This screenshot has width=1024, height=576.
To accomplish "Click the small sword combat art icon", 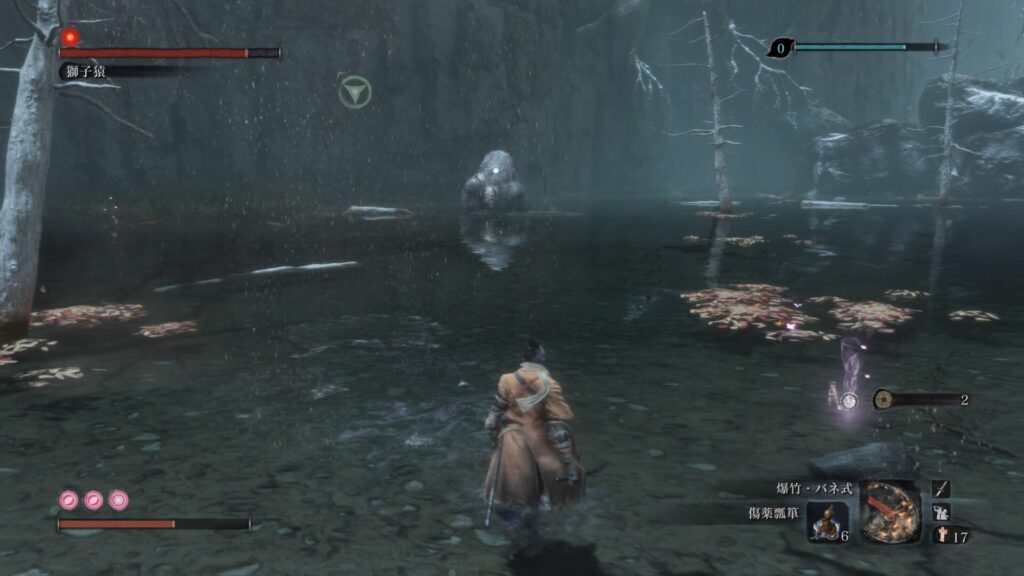I will 941,488.
